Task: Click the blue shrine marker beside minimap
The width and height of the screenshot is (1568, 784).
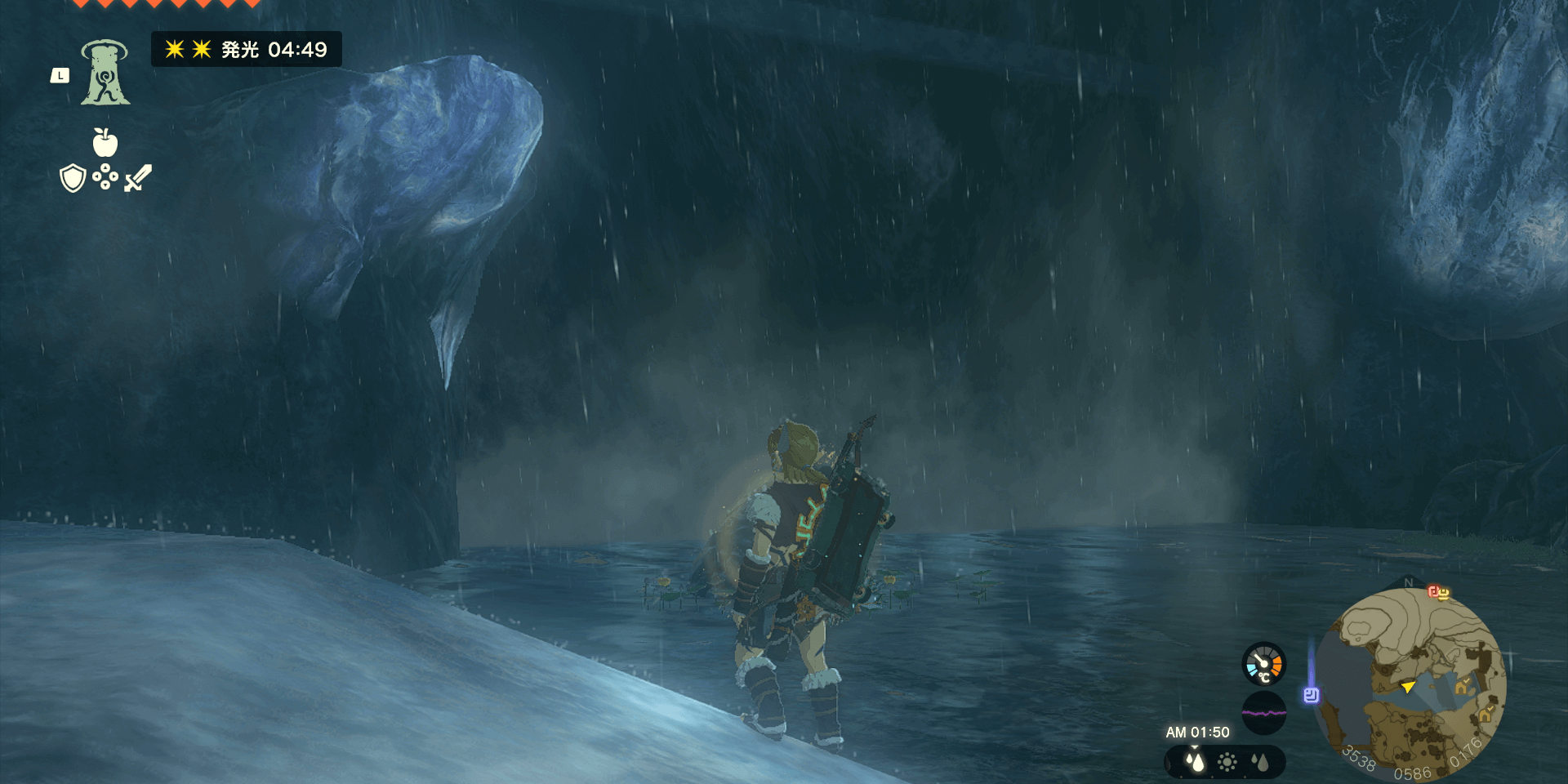Action: (1312, 695)
